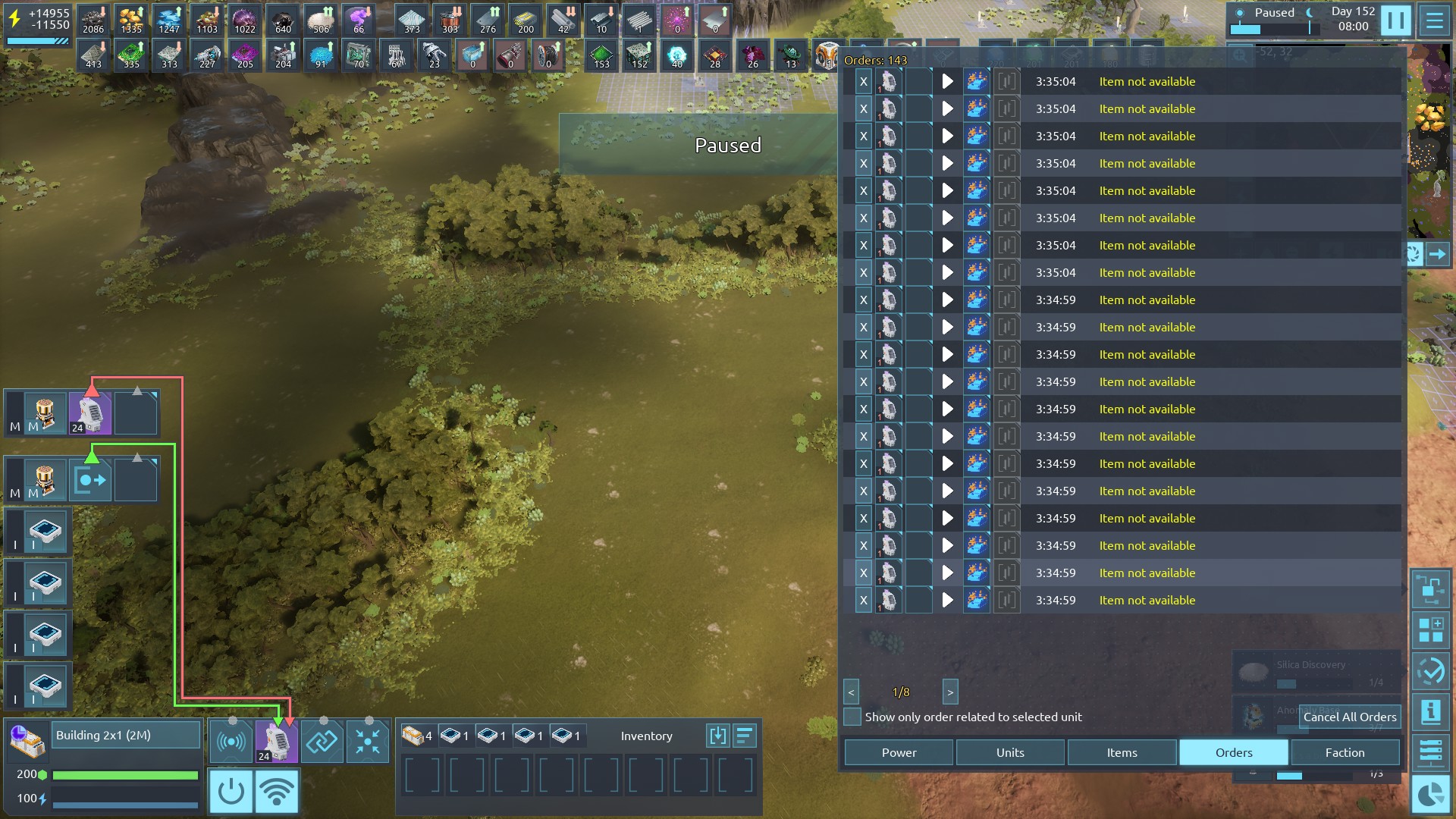Open the Units tab
The height and width of the screenshot is (819, 1456).
pyautogui.click(x=1010, y=752)
